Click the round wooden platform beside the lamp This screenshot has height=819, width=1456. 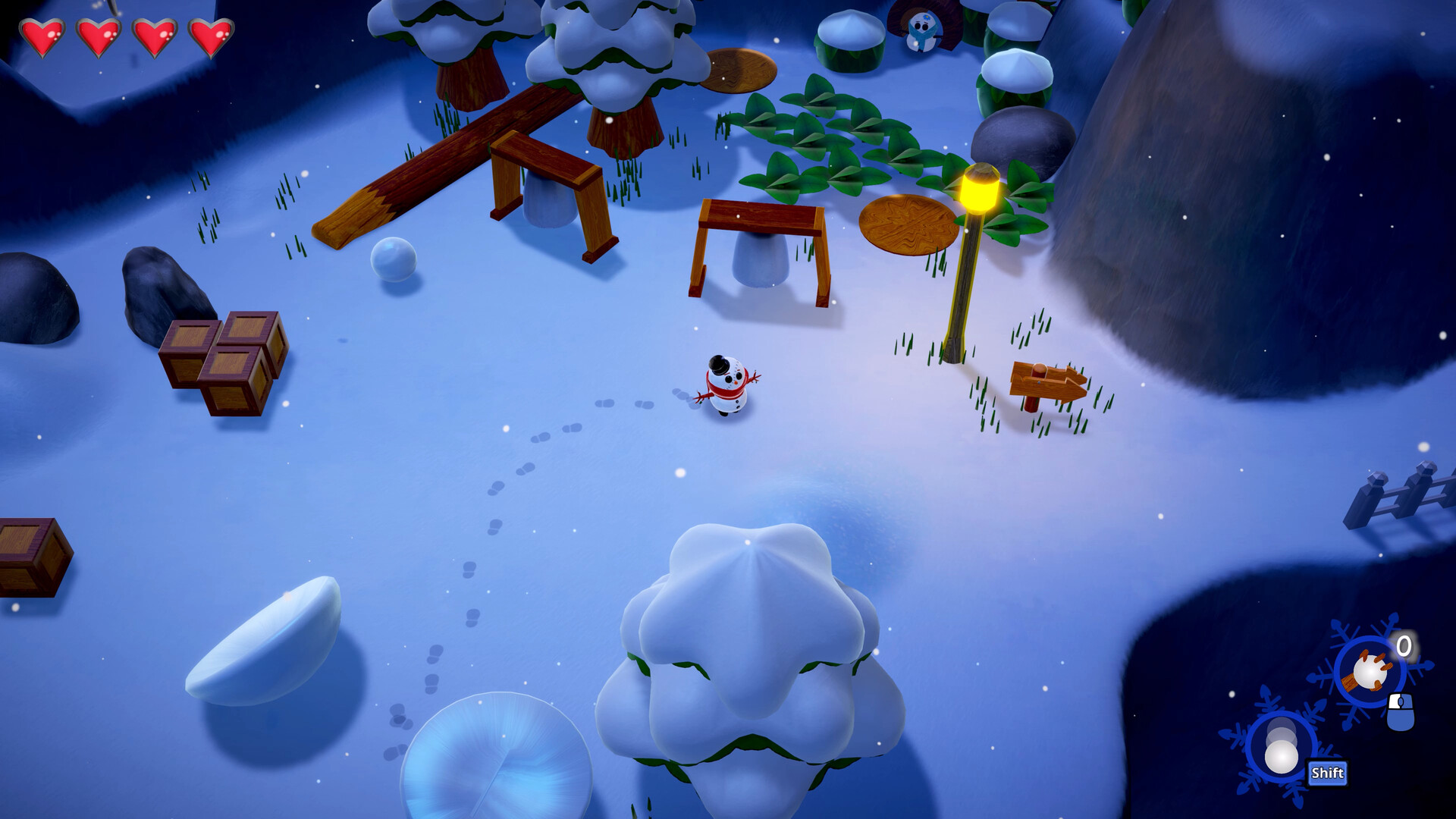coord(910,224)
